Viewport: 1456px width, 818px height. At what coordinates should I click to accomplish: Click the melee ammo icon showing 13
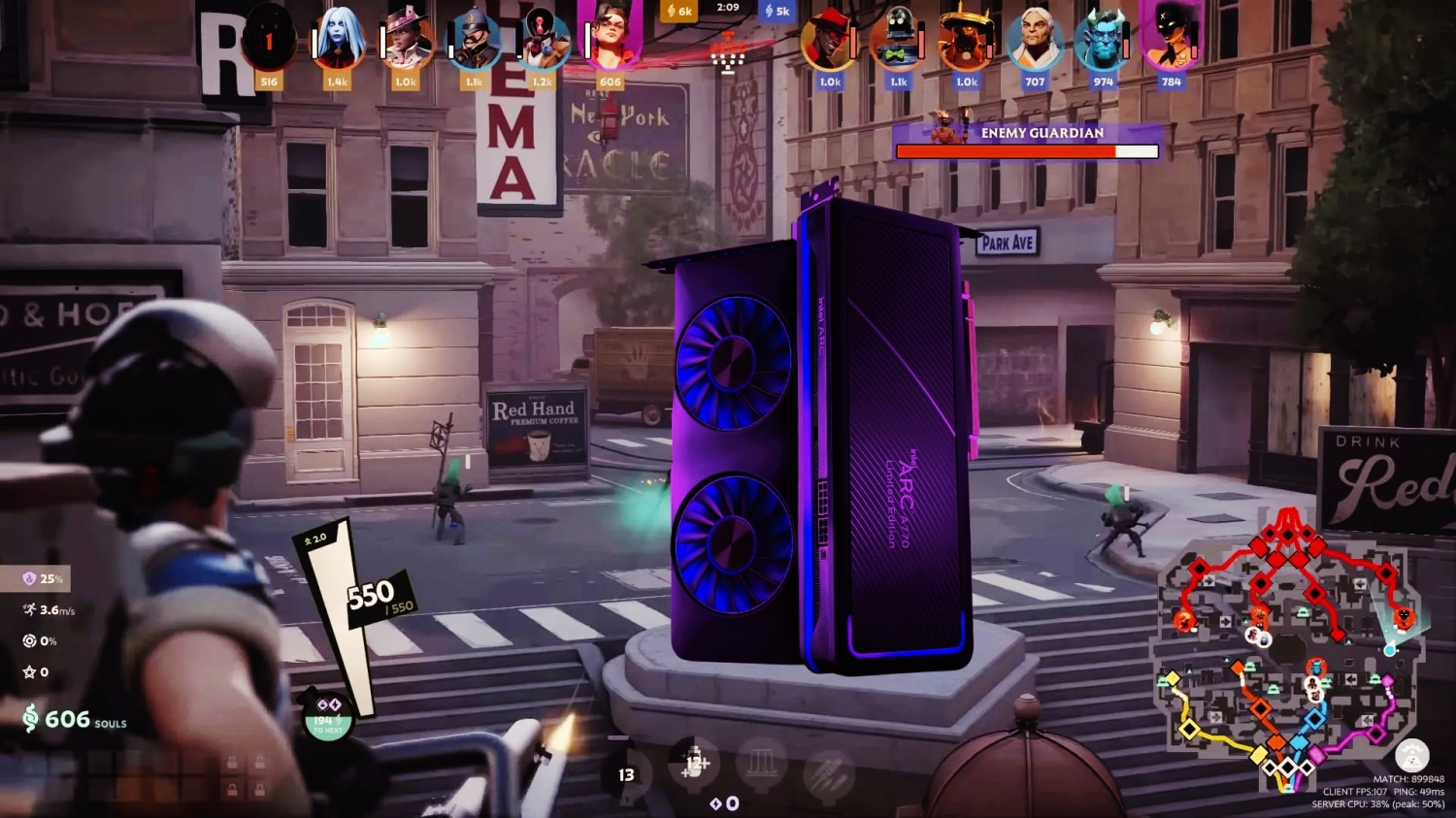tap(626, 775)
